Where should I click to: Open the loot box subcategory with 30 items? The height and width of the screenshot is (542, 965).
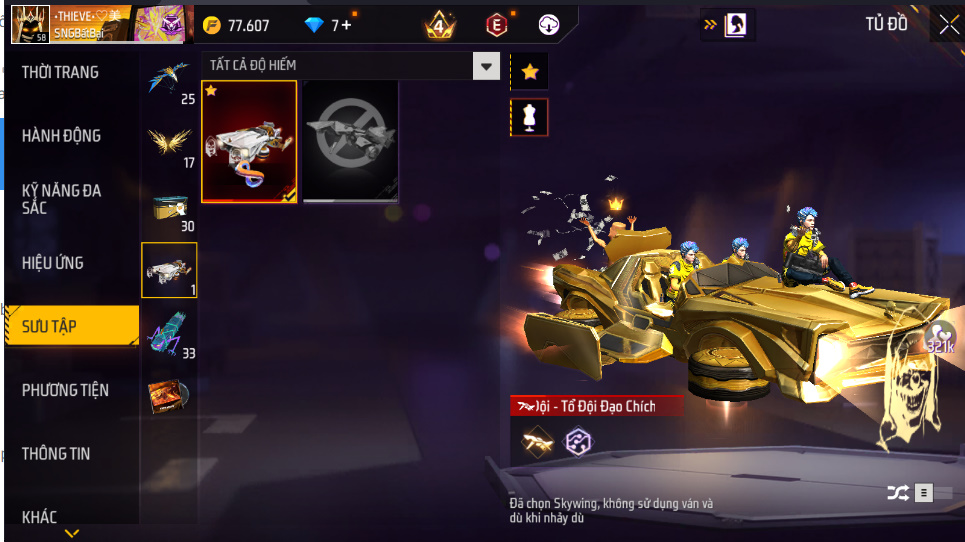pyautogui.click(x=169, y=208)
